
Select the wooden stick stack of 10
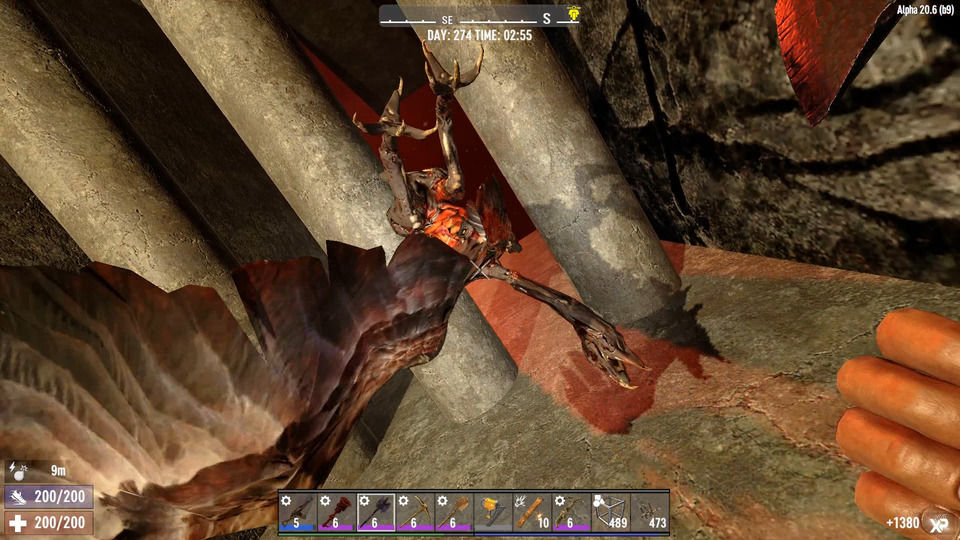531,512
